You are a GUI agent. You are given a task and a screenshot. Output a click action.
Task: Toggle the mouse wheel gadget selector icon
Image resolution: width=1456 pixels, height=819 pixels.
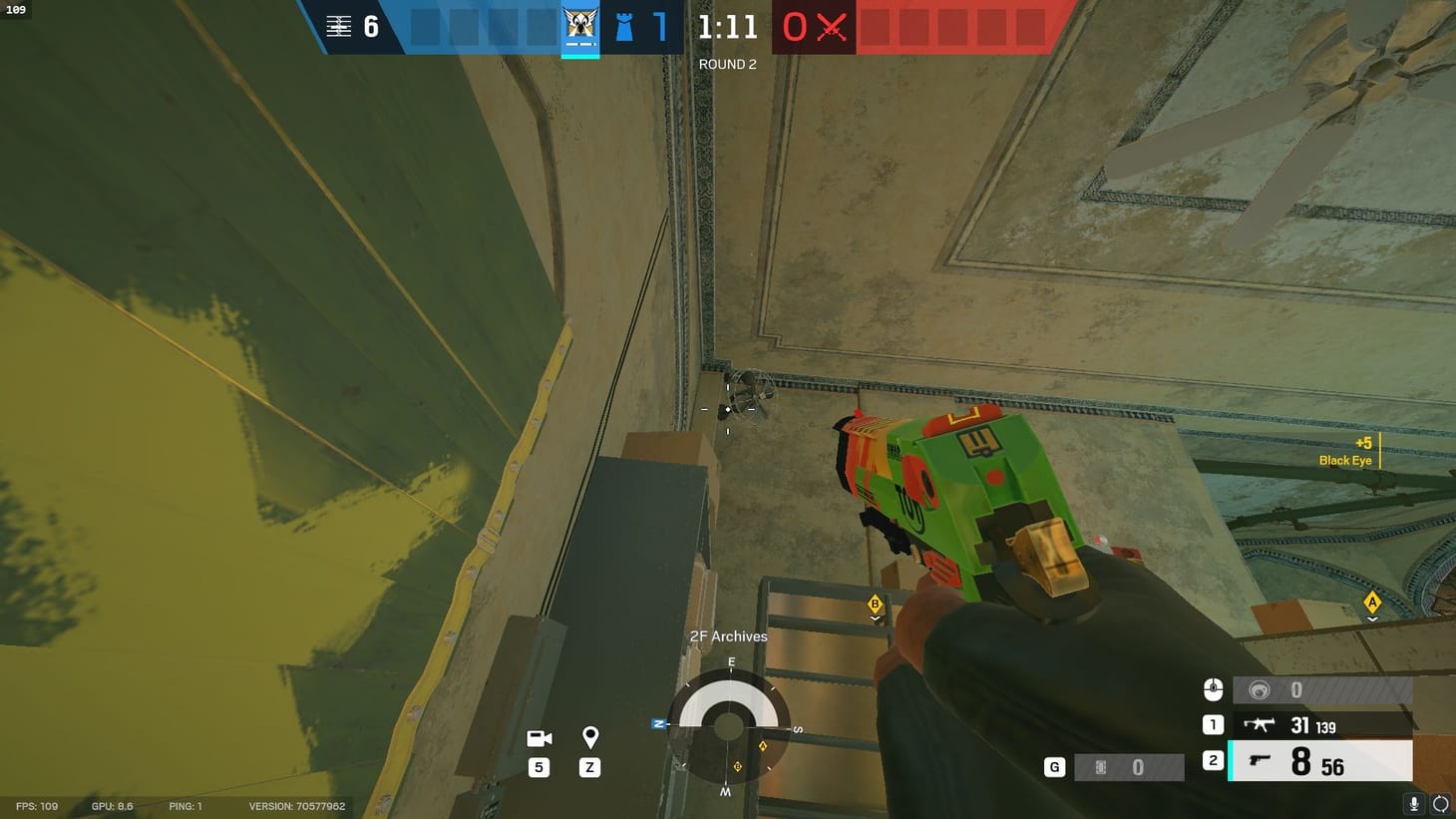(x=1213, y=688)
